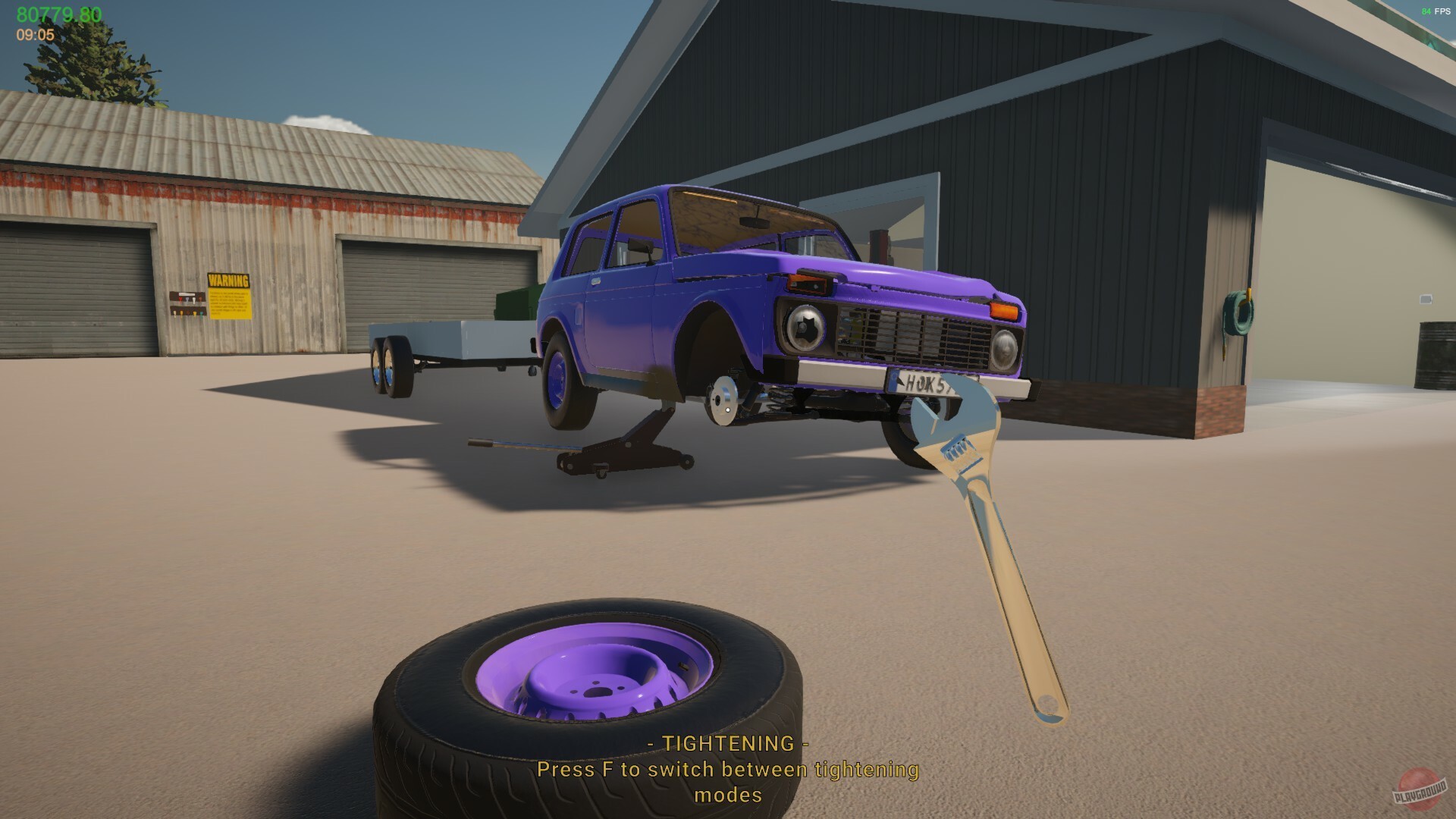Toggle the TIGHTENING mode indicator

[x=728, y=745]
